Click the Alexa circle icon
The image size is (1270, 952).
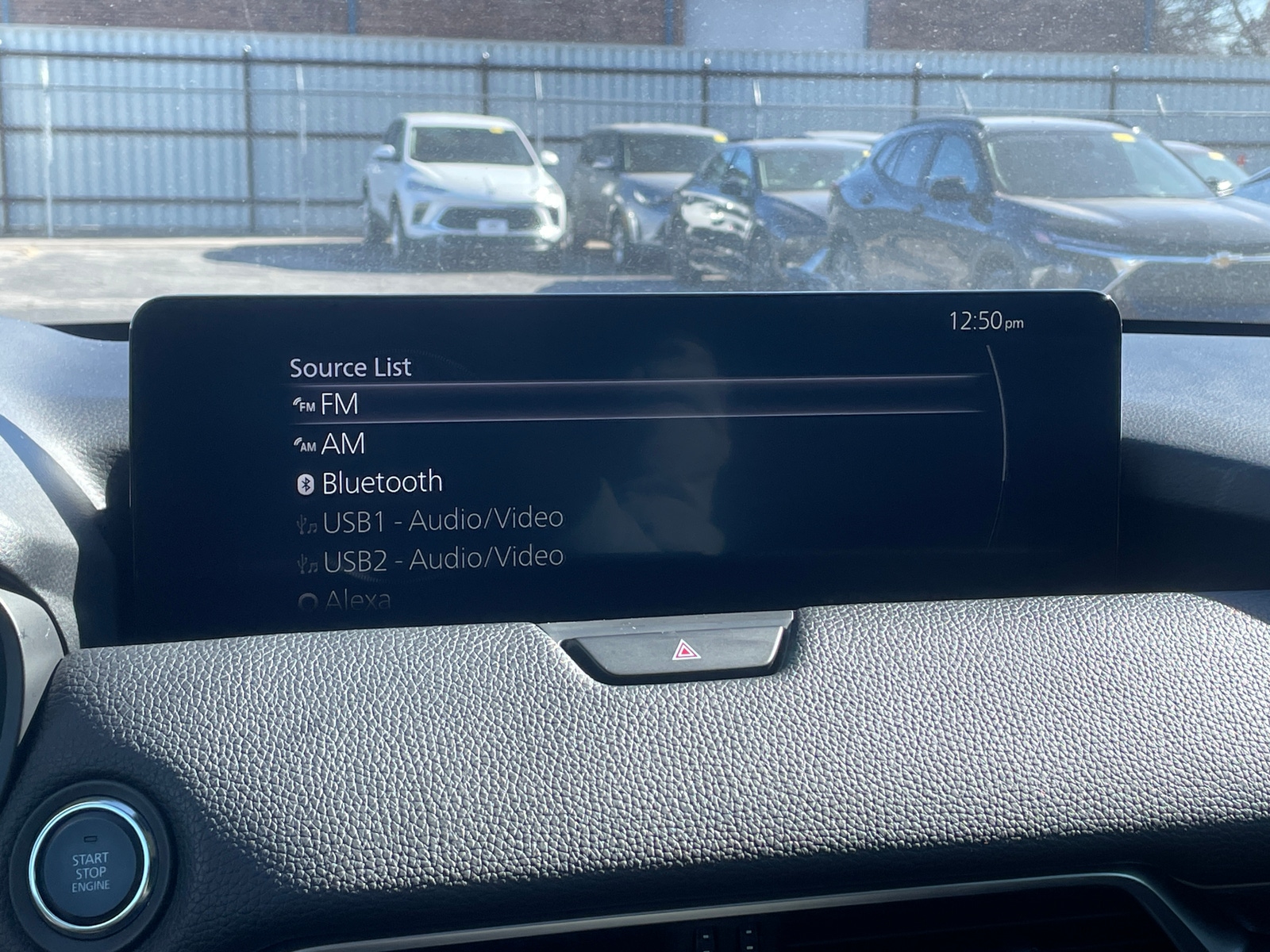coord(310,600)
